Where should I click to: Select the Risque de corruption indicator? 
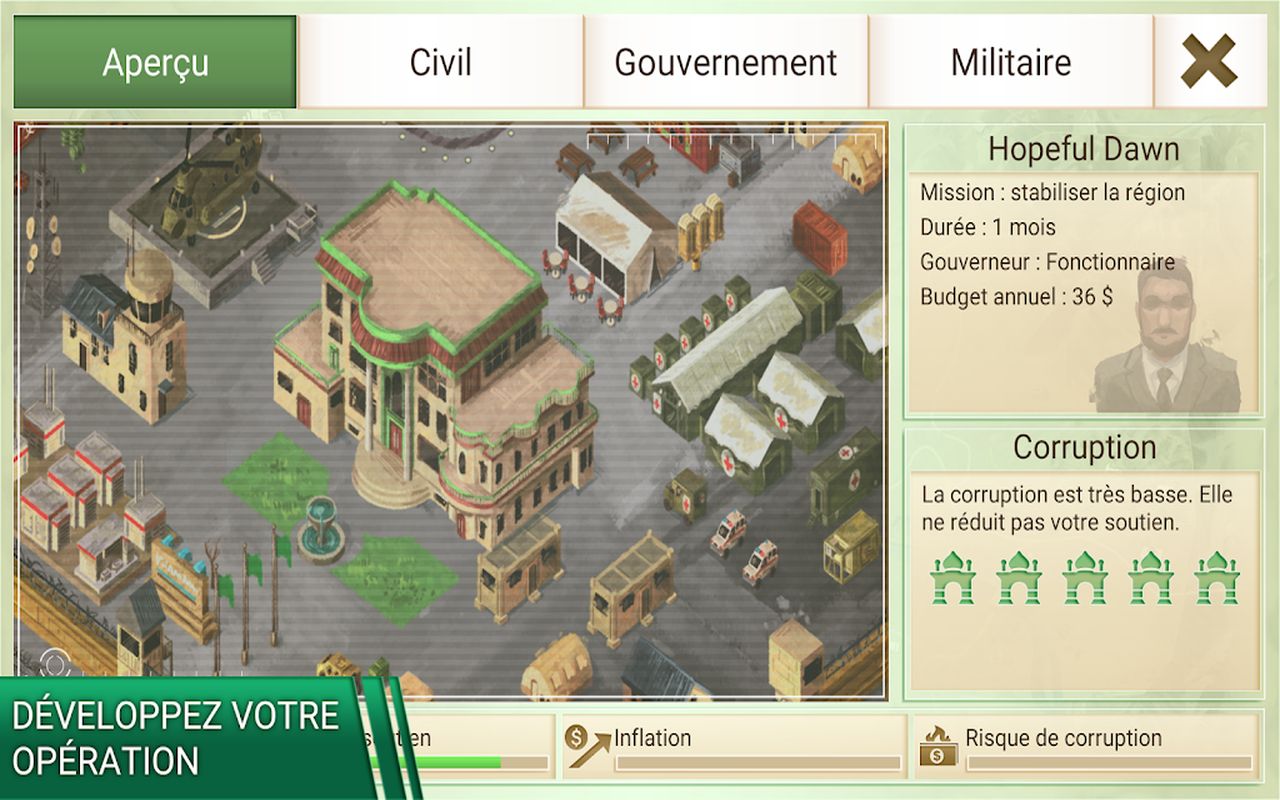coord(1085,747)
